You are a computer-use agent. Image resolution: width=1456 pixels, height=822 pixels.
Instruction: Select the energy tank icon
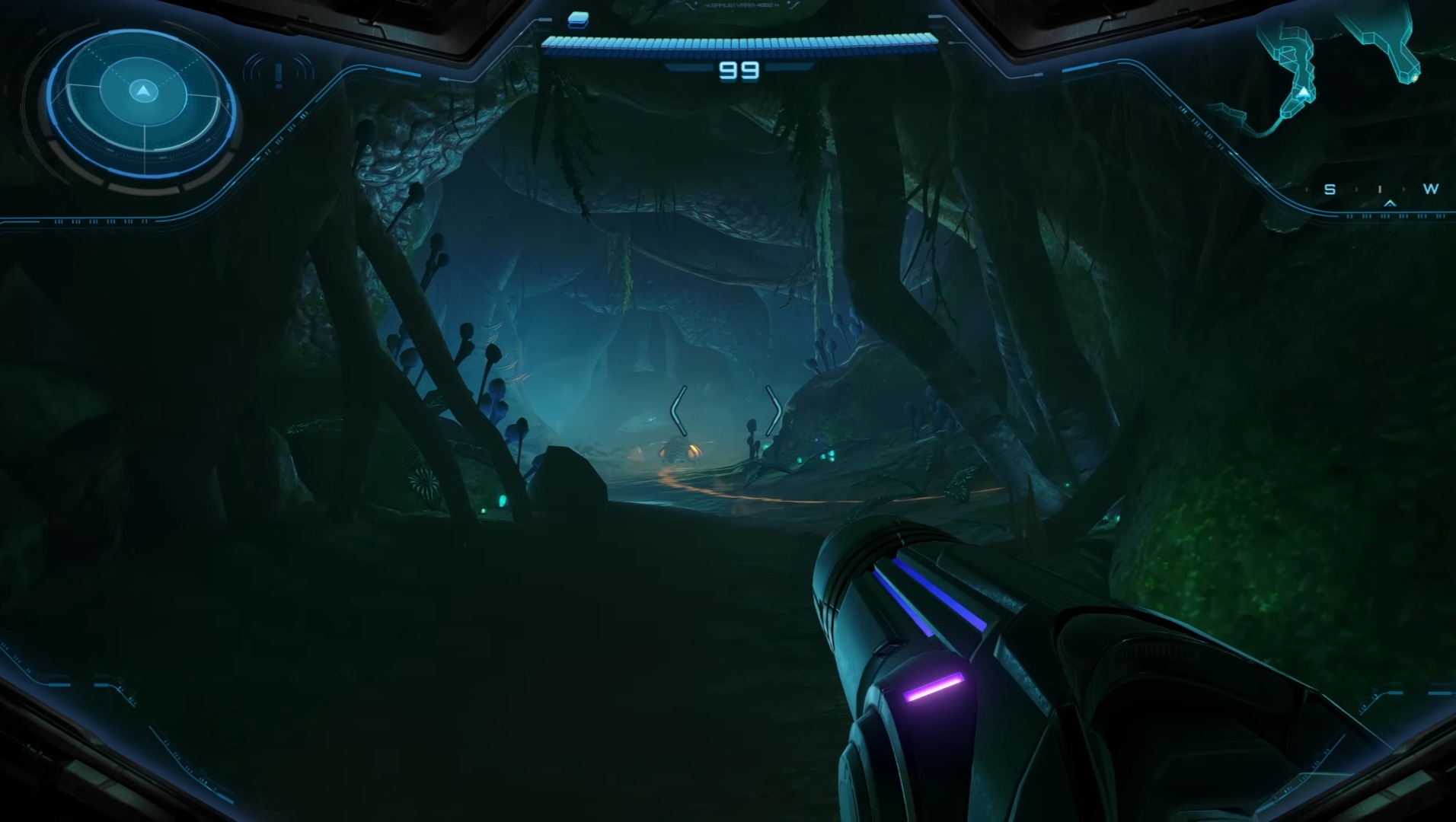[579, 19]
